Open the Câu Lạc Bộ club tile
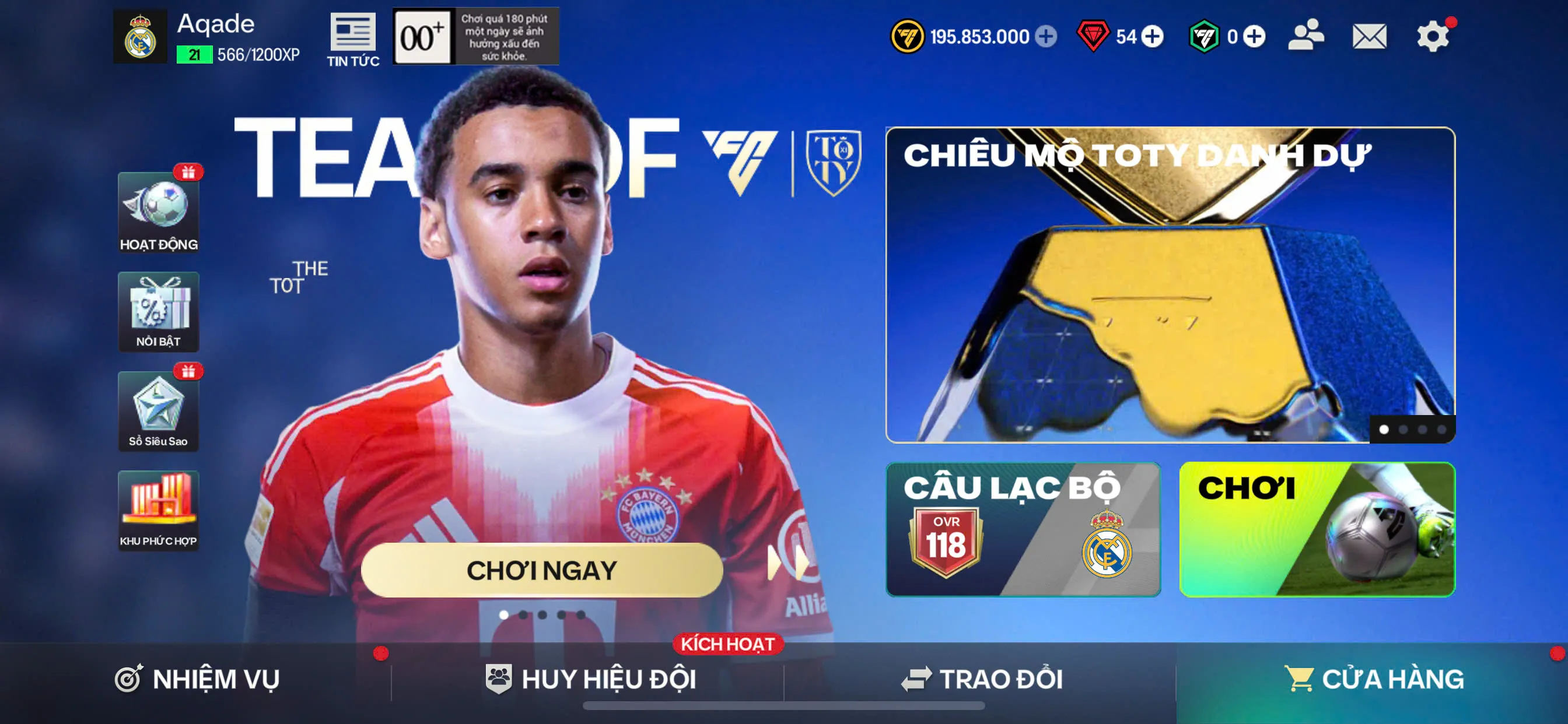 [1023, 529]
